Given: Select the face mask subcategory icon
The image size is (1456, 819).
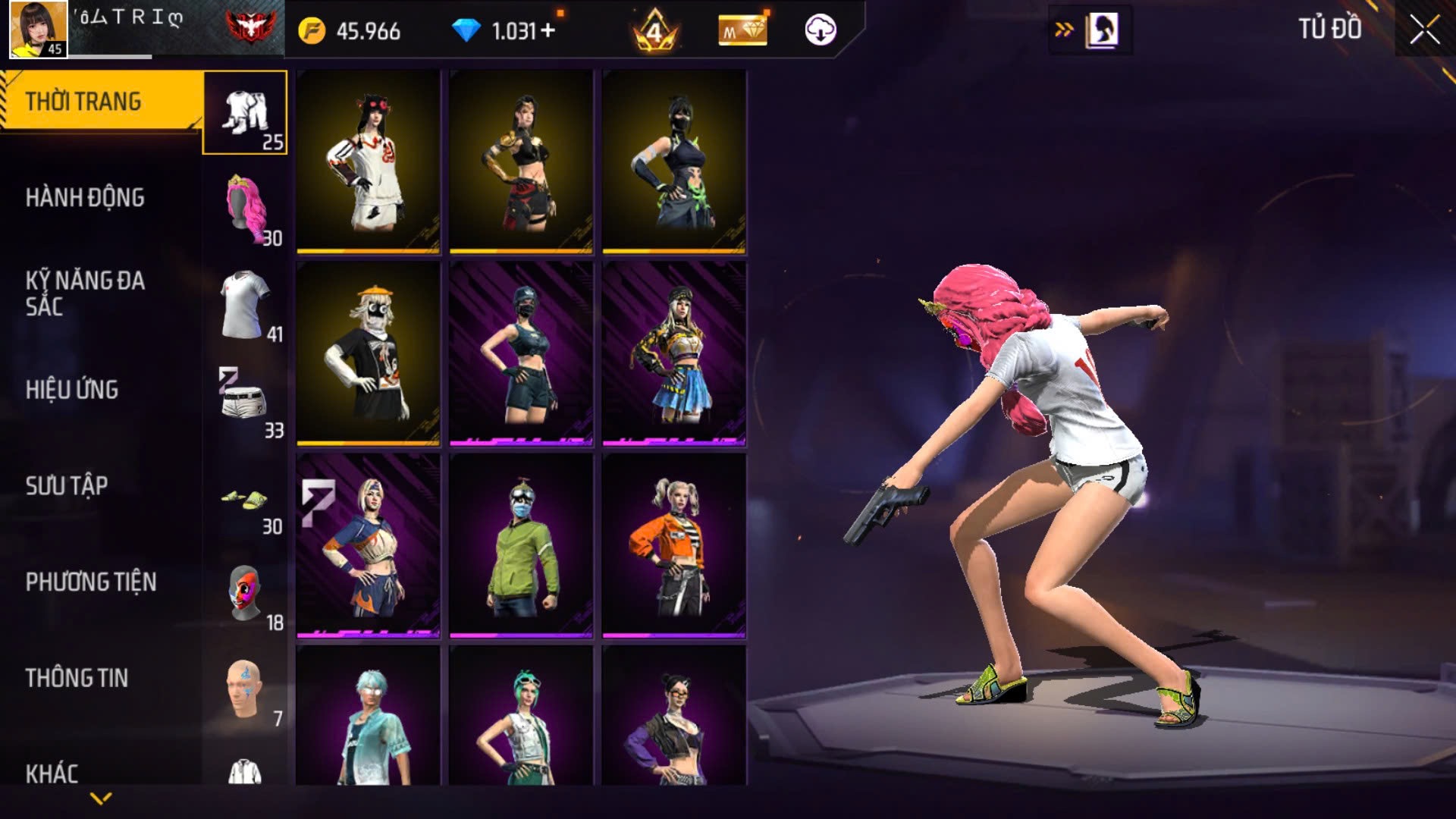Looking at the screenshot, I should click(244, 593).
